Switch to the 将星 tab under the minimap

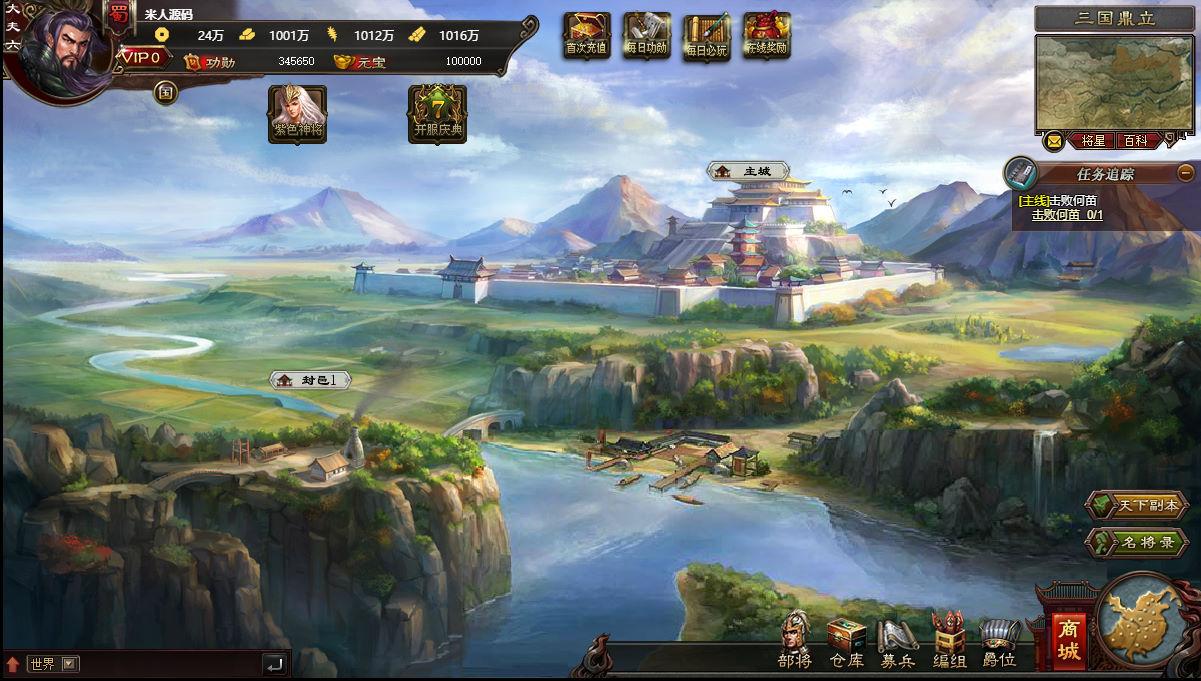(1093, 141)
